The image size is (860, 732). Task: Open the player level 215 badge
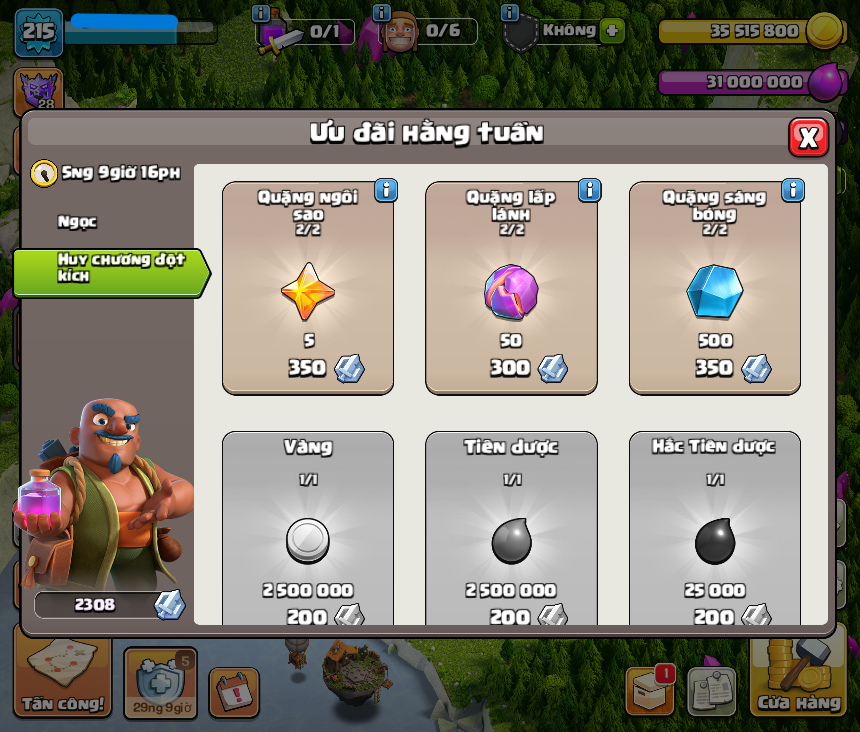38,32
